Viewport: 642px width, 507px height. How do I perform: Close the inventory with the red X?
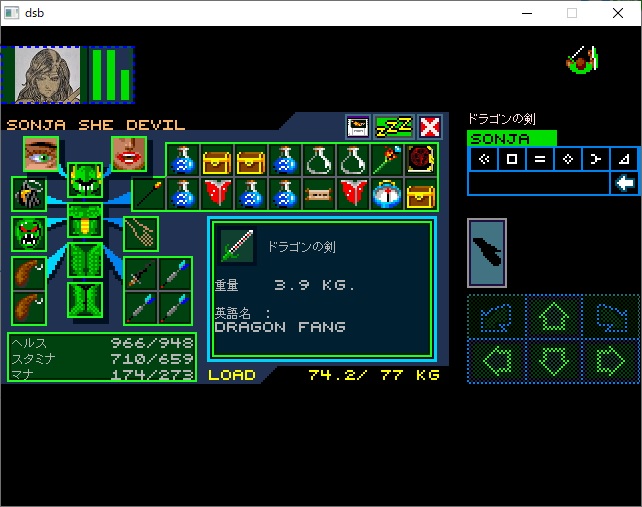point(430,127)
